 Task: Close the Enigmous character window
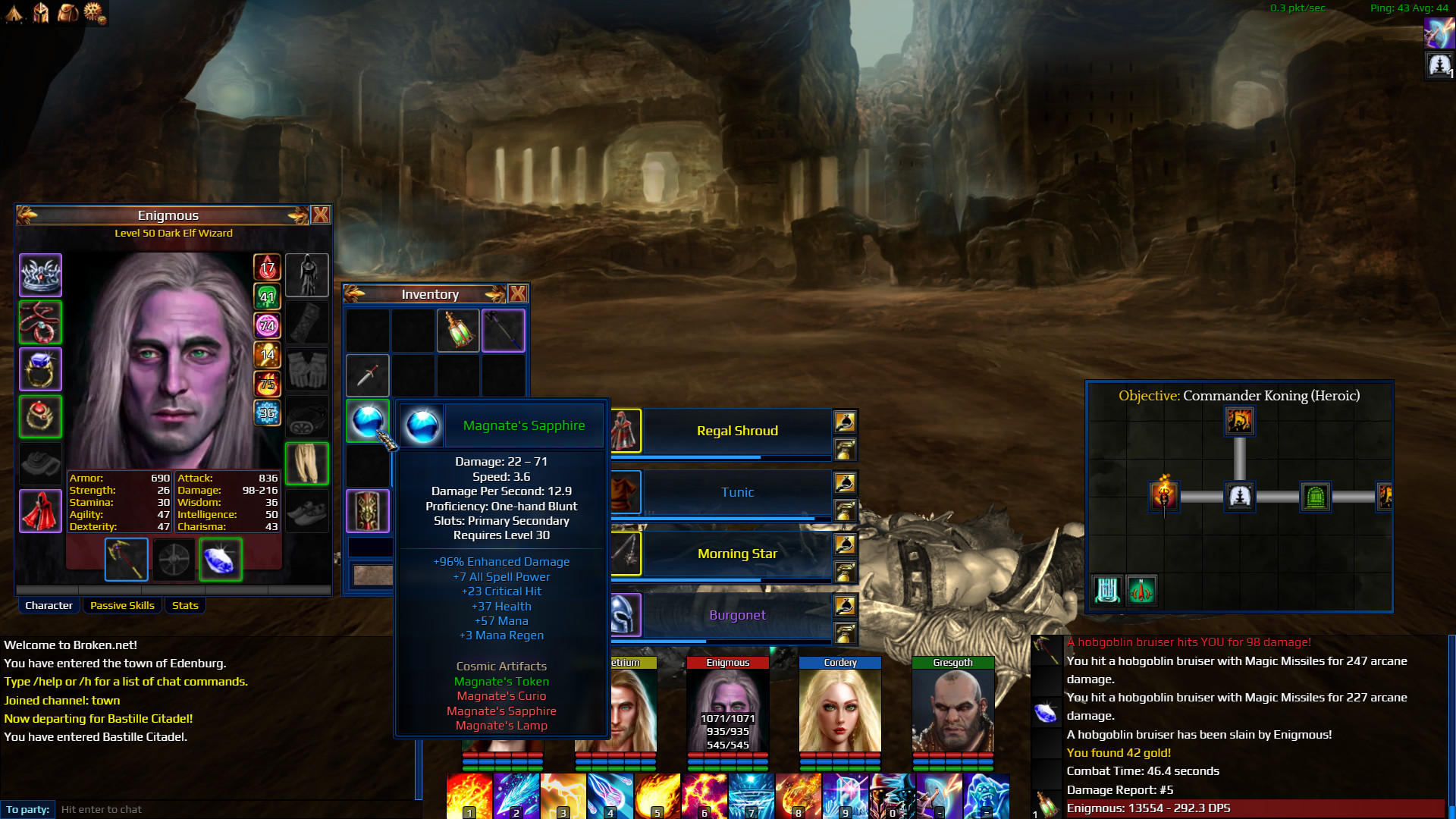pos(321,215)
